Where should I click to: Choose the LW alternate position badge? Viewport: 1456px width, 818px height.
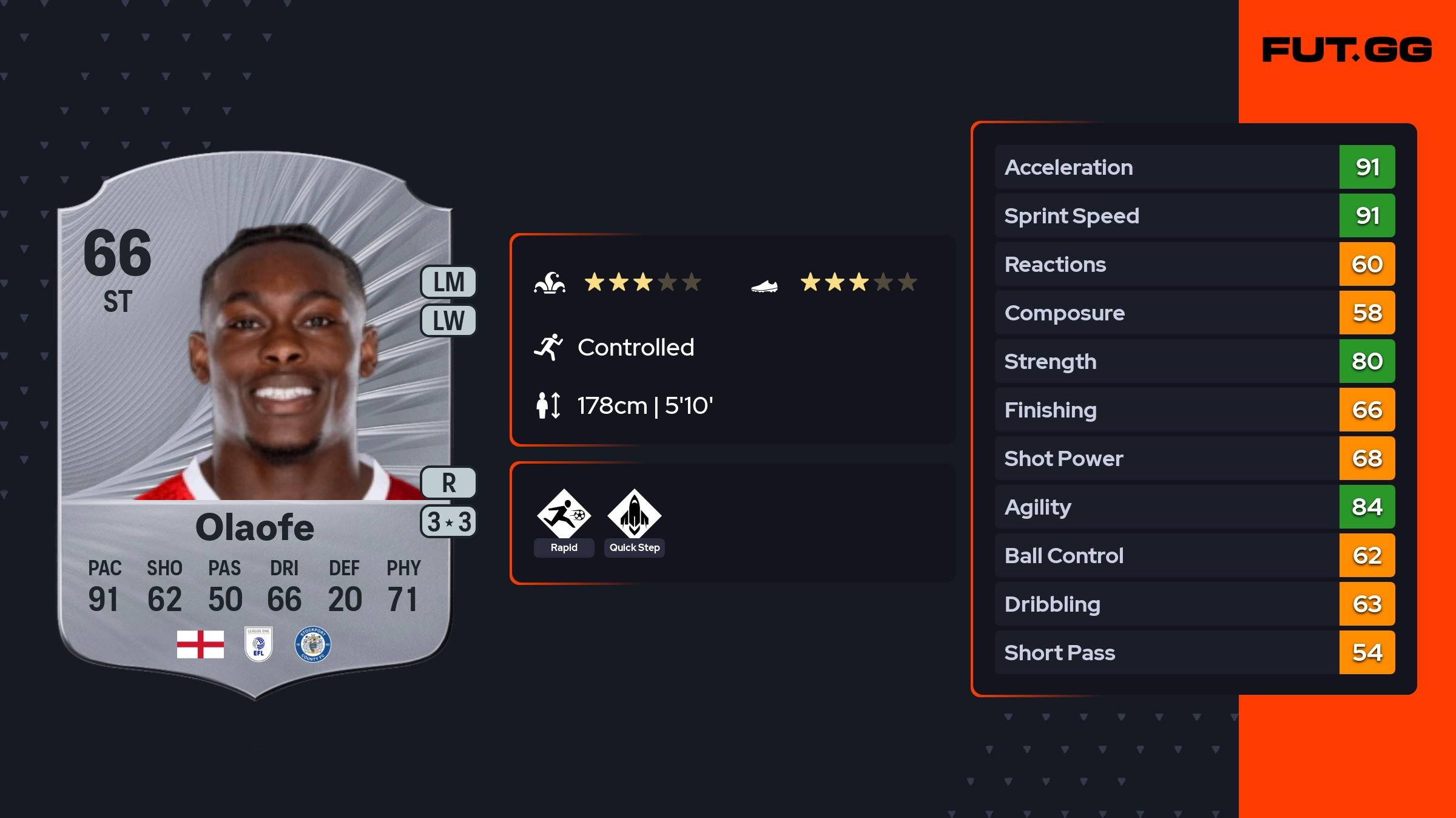coord(448,320)
